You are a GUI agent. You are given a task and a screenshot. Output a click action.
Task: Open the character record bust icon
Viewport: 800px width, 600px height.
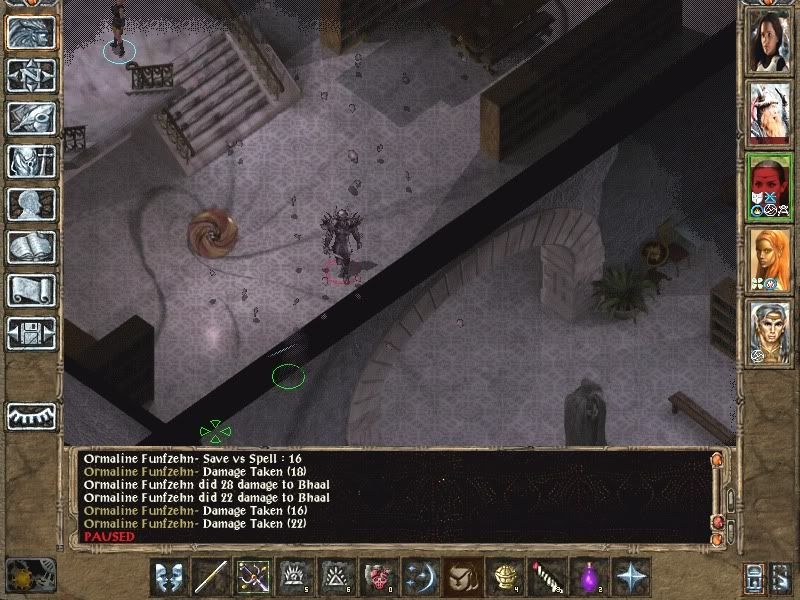(31, 205)
